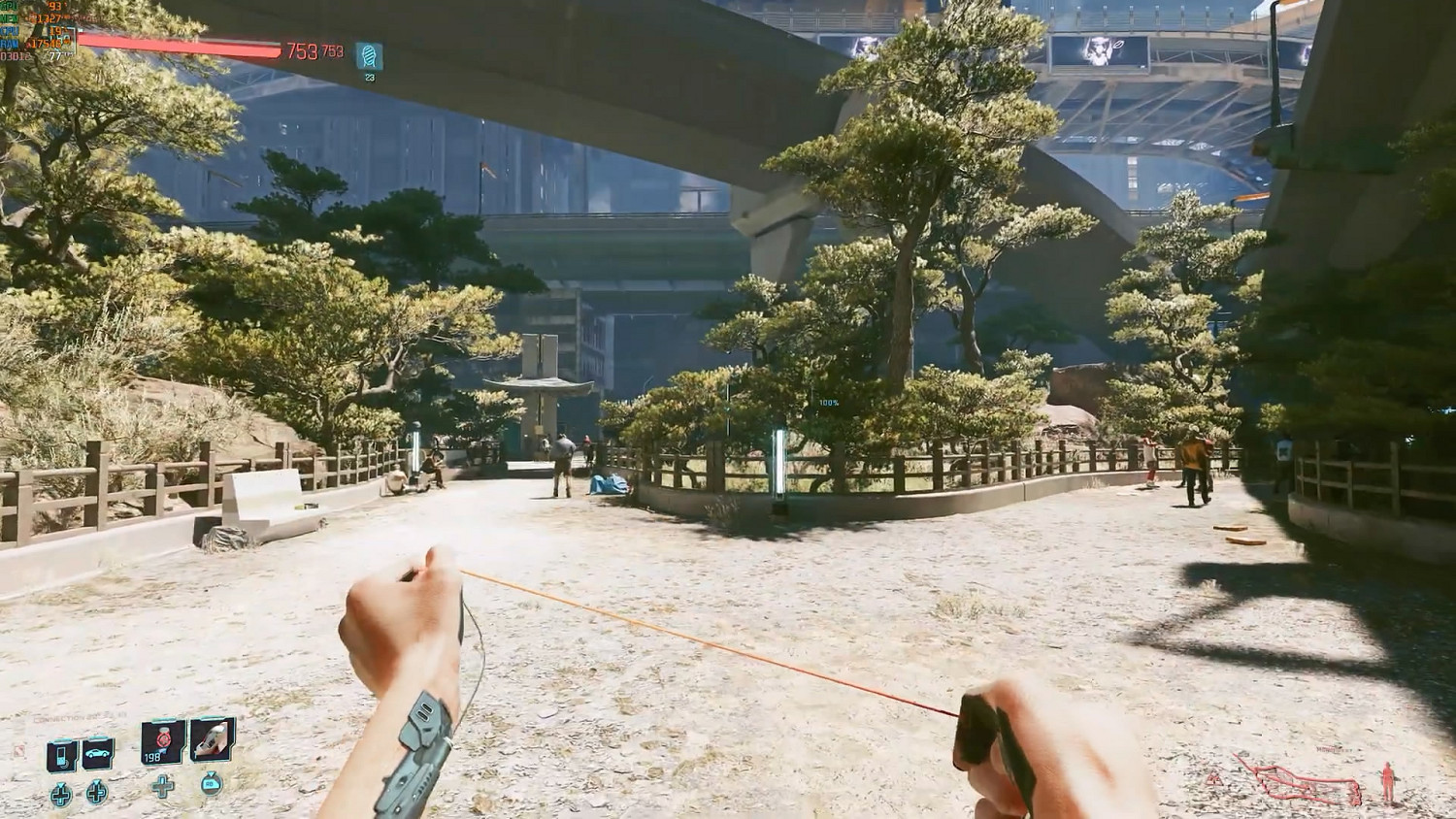
Task: Select the MaxDoc healing inhaler icon
Action: pyautogui.click(x=161, y=742)
